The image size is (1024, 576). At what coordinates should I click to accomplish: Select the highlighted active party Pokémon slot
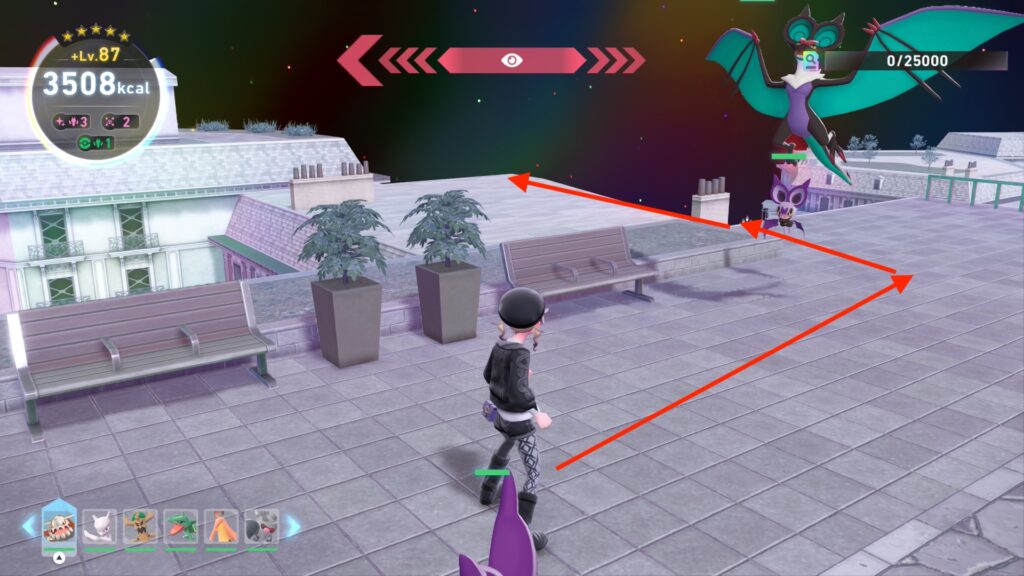pyautogui.click(x=60, y=527)
